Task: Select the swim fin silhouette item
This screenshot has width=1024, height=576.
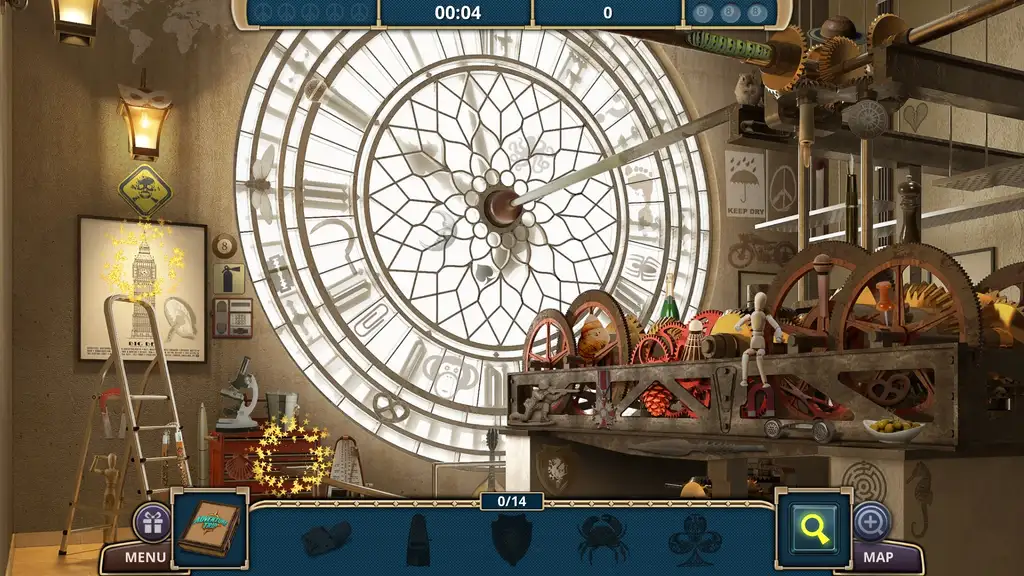Action: tap(419, 540)
